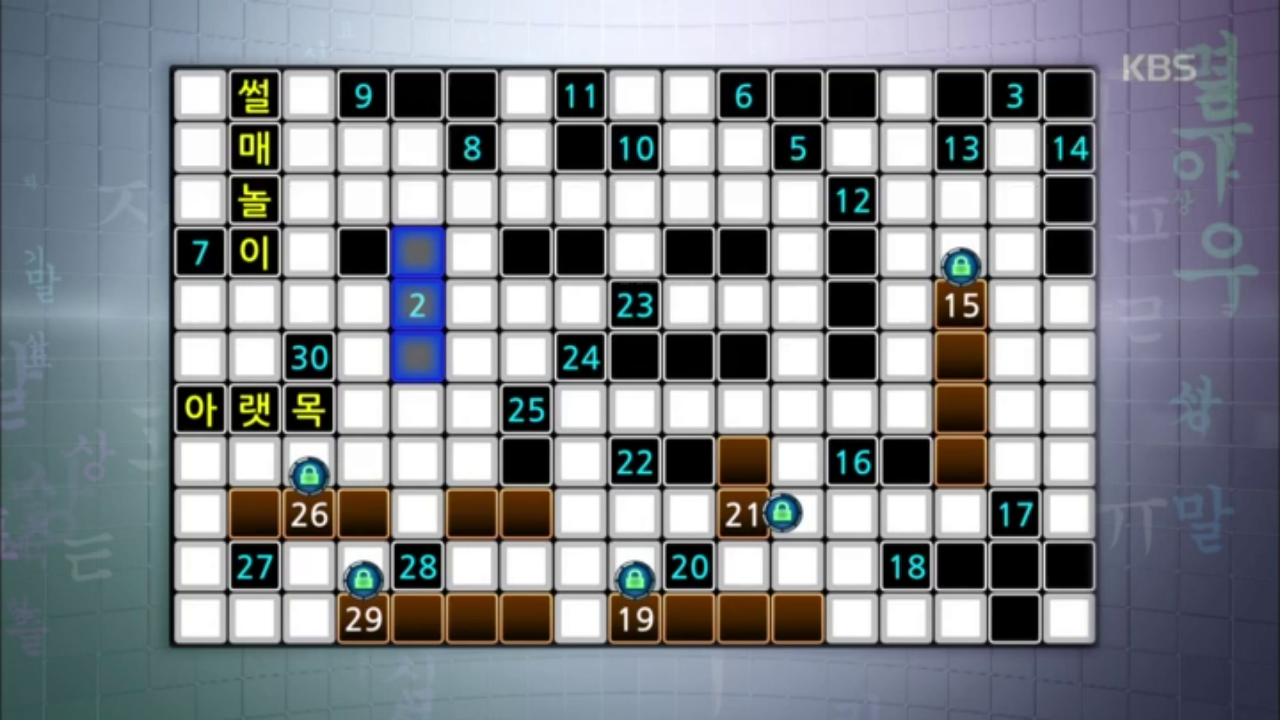The image size is (1280, 720).
Task: Pick the number 11 clue tile
Action: (x=580, y=96)
